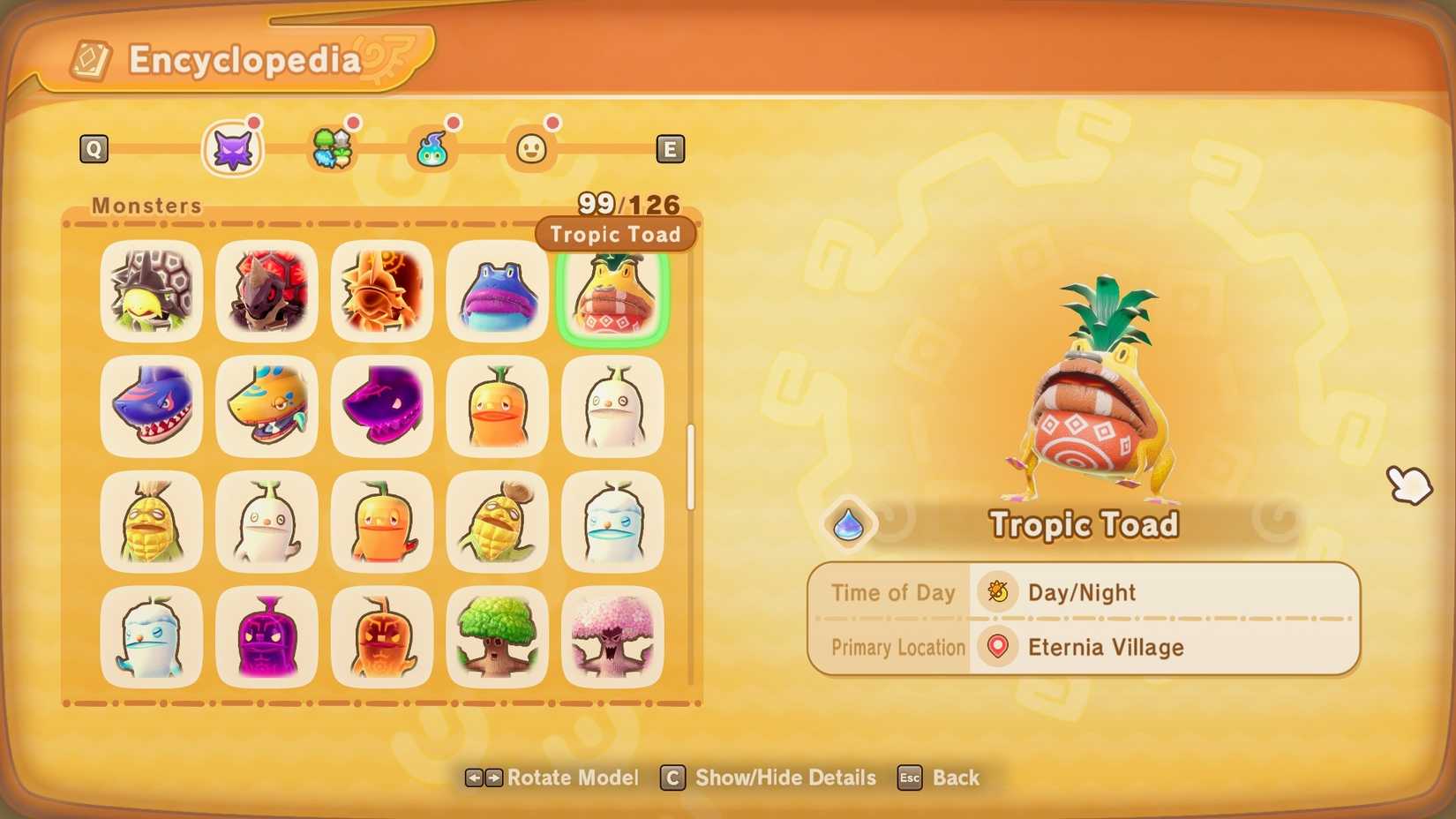Screen dimensions: 1456x819
Task: Click the Eternia Village location pin icon
Action: [996, 647]
